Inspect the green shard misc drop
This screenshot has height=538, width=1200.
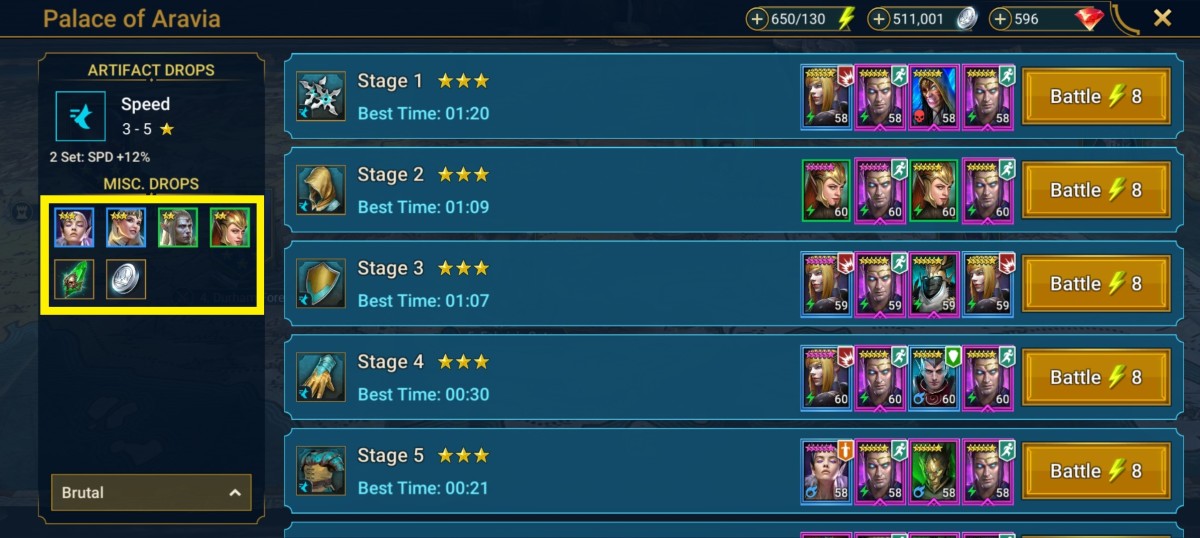(x=74, y=279)
